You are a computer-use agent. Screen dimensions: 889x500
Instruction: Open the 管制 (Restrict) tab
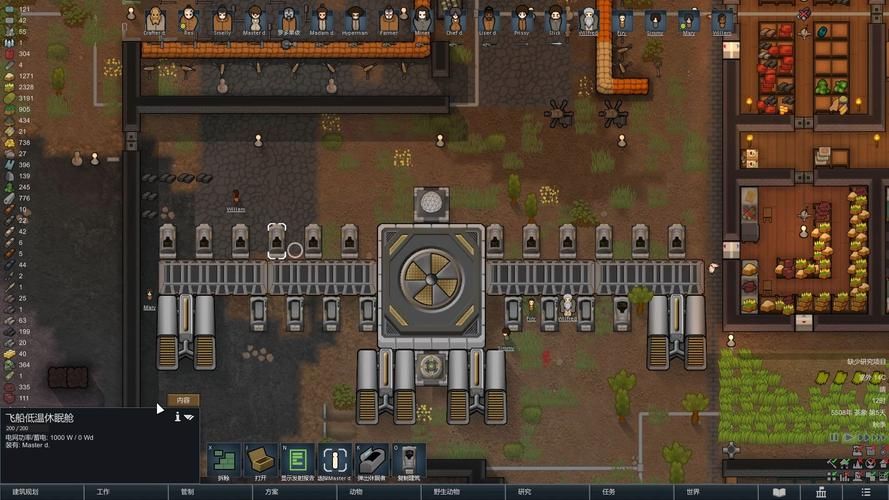(x=187, y=492)
